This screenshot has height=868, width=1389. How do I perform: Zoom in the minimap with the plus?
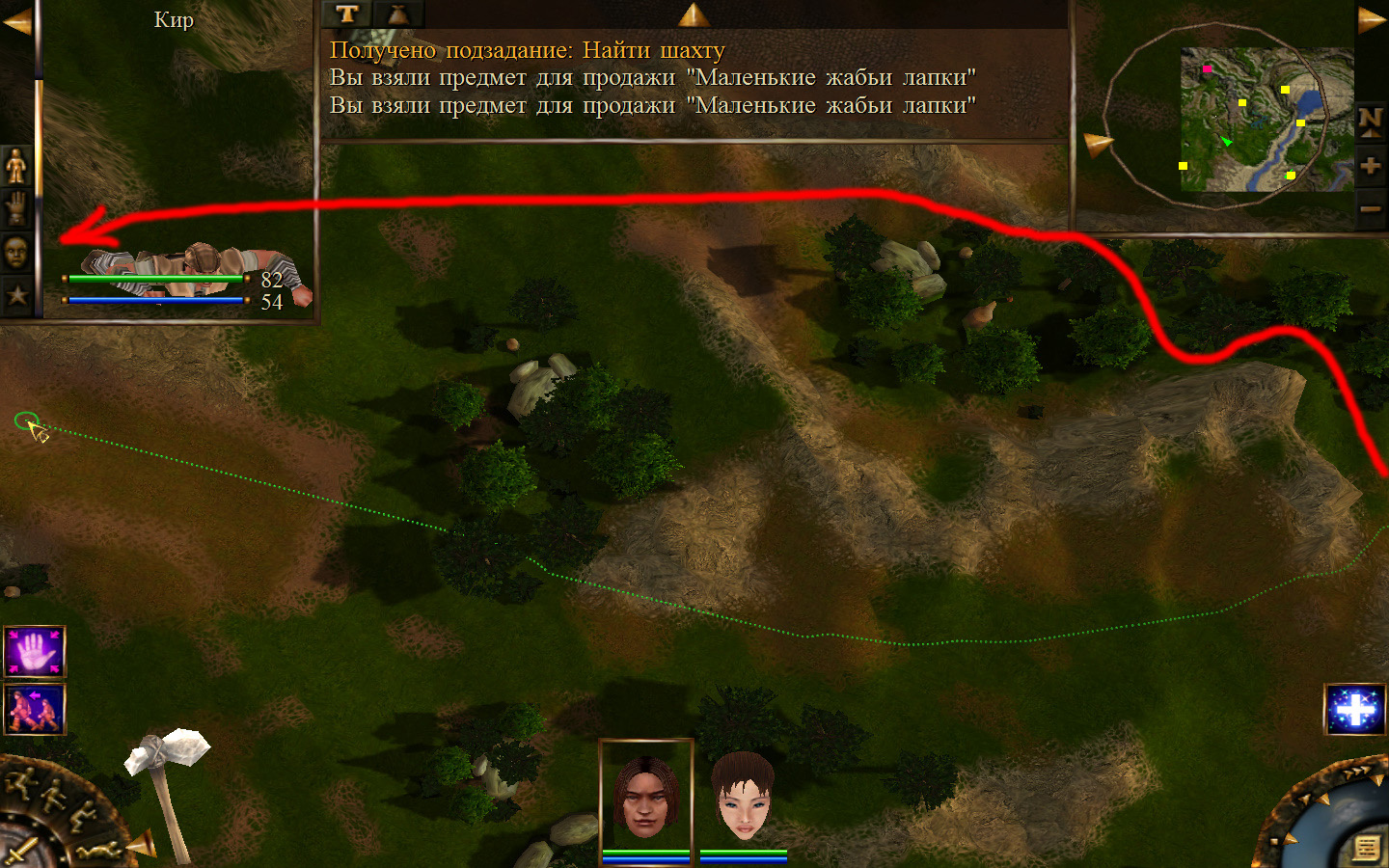pyautogui.click(x=1371, y=165)
